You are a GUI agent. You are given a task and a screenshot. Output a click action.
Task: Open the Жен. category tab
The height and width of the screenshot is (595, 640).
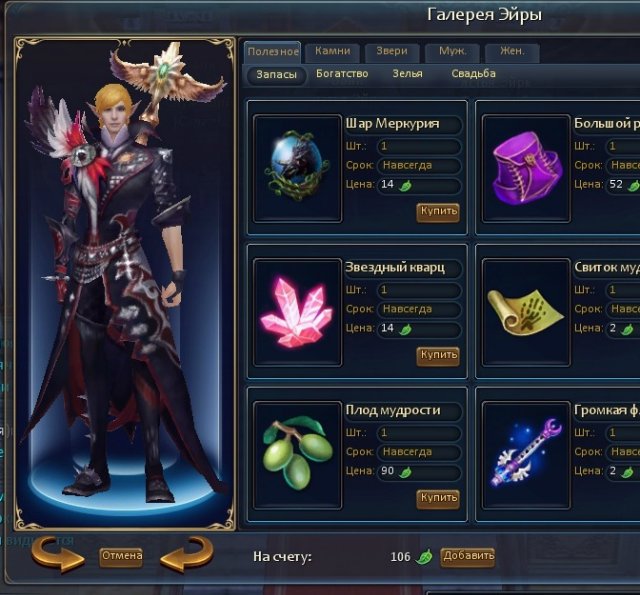511,51
